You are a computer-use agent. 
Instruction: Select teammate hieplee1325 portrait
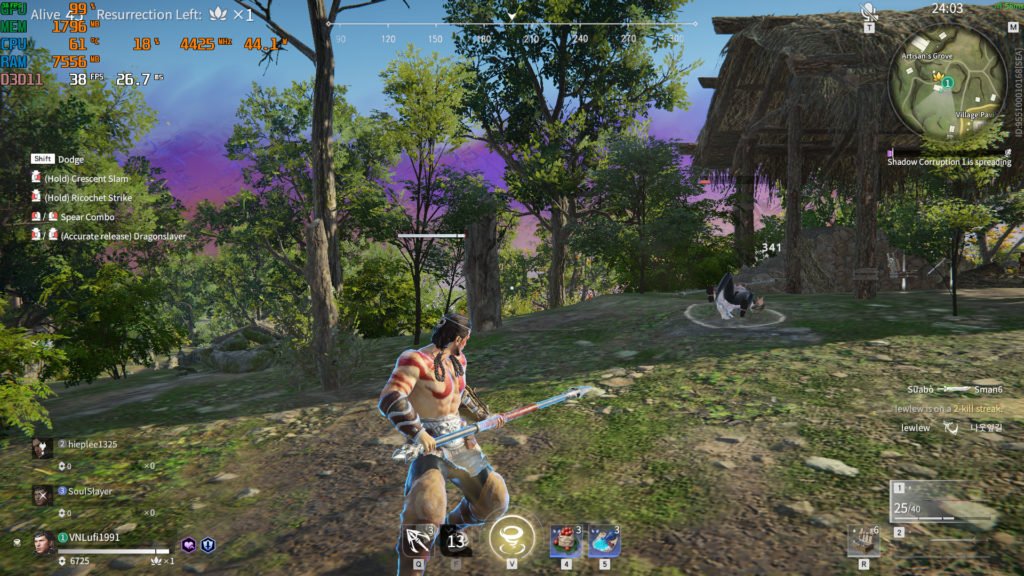coord(41,448)
